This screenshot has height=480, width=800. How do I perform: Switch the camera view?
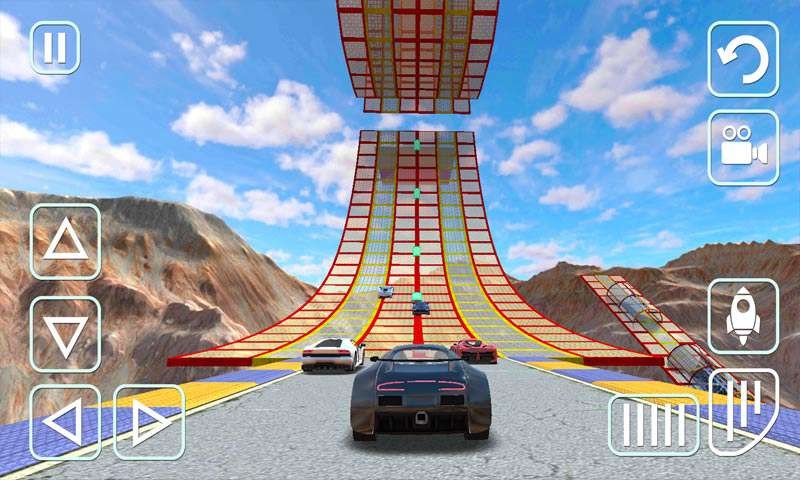tap(743, 148)
